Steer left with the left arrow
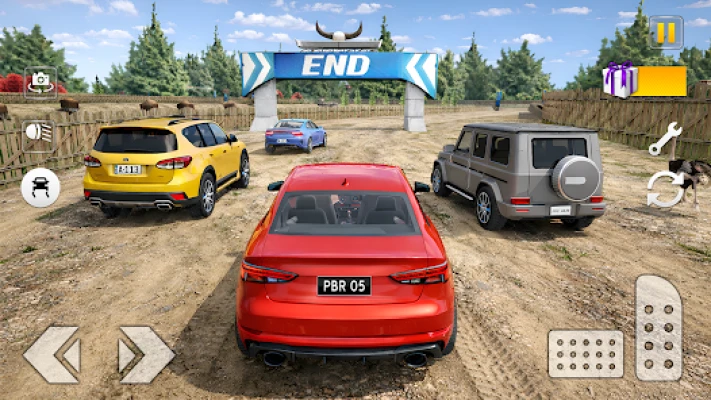The height and width of the screenshot is (400, 711). (51, 354)
